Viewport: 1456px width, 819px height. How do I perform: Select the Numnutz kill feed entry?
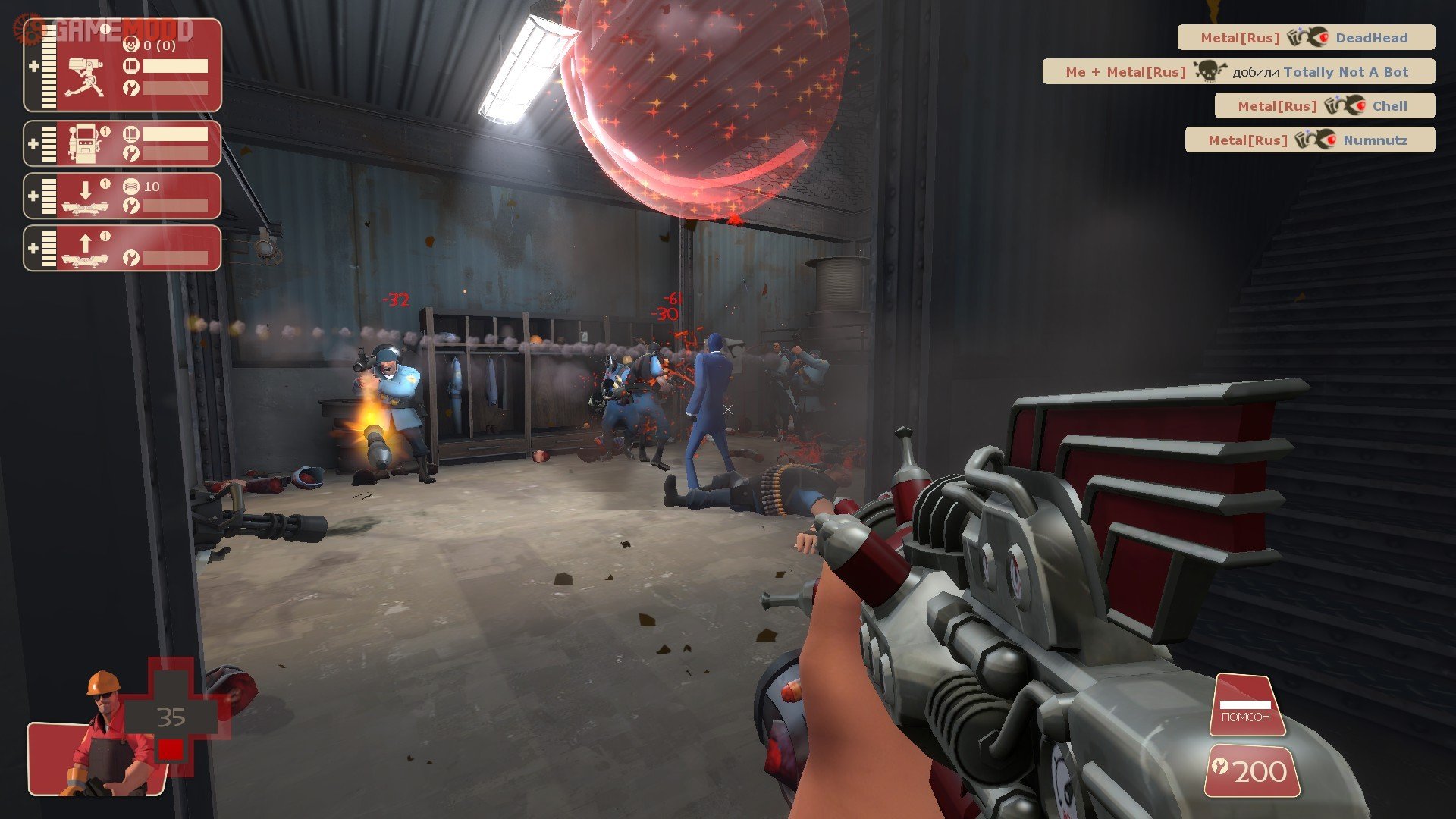point(1310,140)
